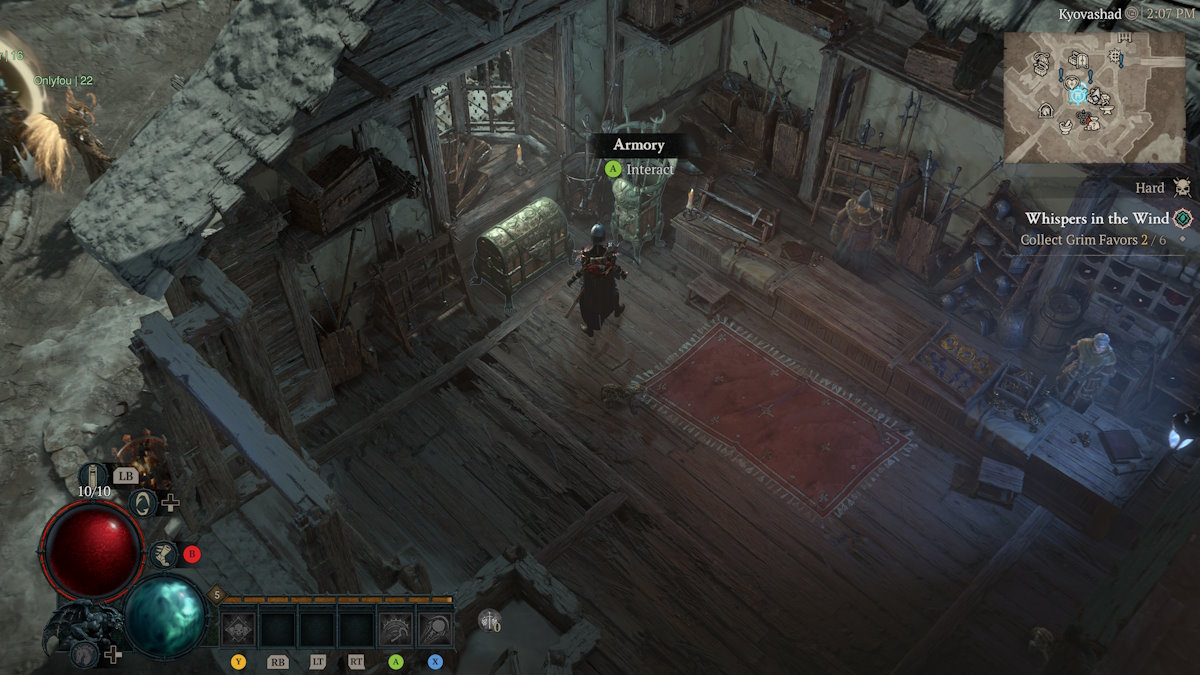Click the waypoint marker on the minimap
Screen dimensions: 1200x675
click(1077, 95)
